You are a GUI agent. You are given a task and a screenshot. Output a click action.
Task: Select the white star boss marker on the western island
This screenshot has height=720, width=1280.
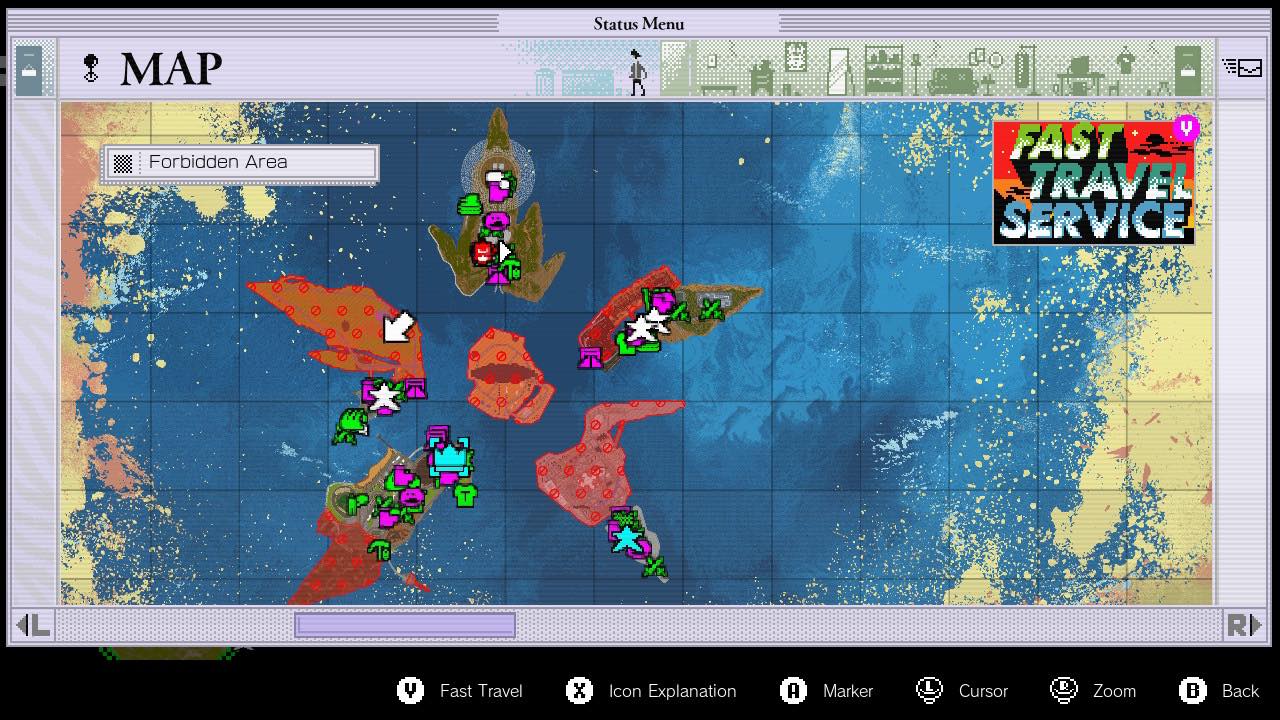click(383, 397)
